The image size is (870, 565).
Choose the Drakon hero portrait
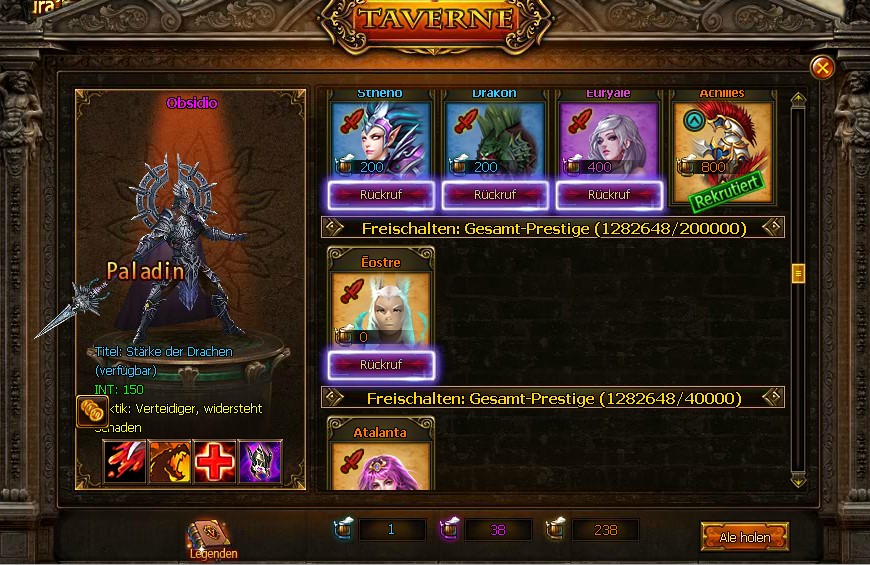point(494,140)
